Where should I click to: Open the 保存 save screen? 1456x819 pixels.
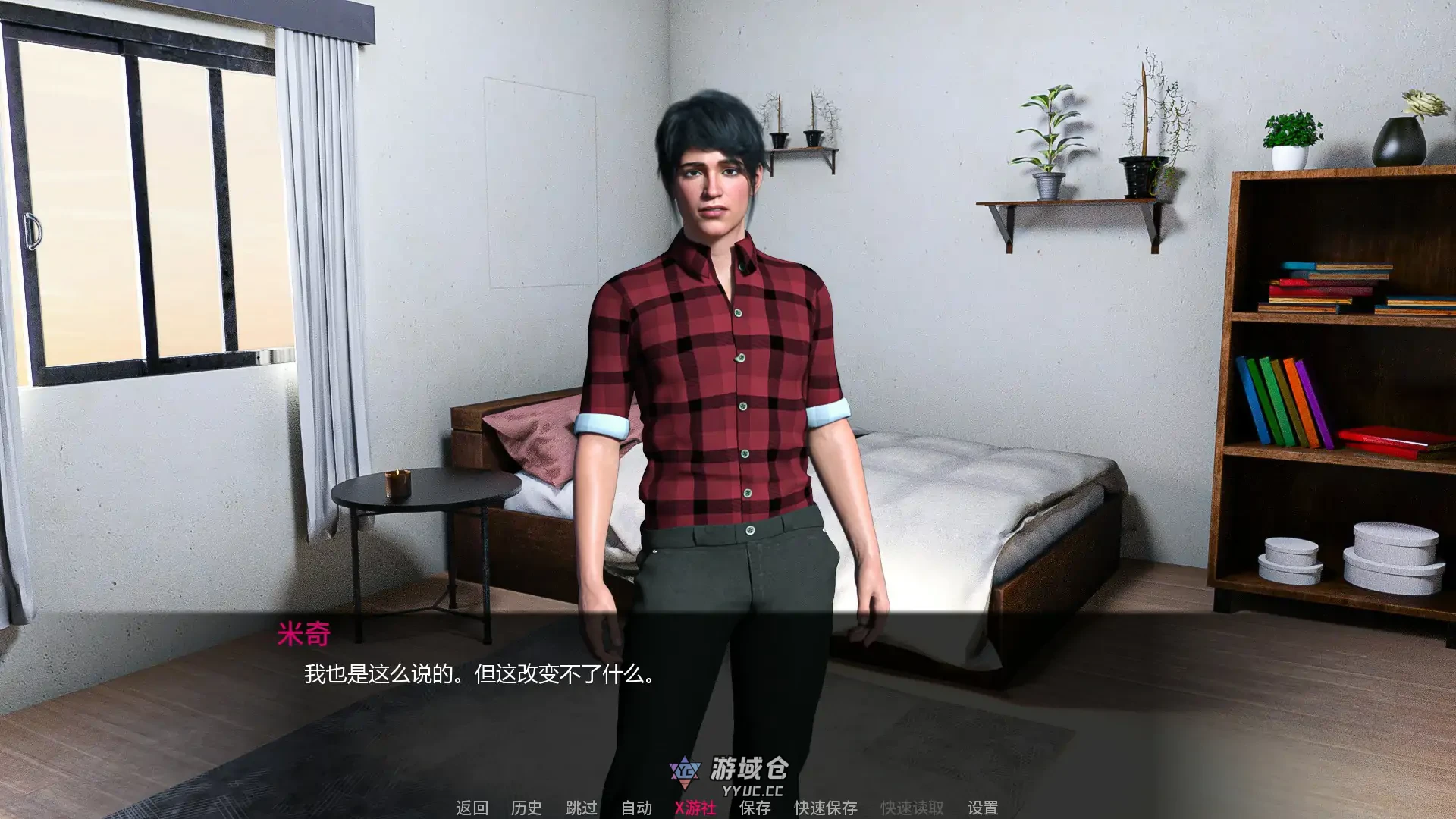tap(752, 808)
